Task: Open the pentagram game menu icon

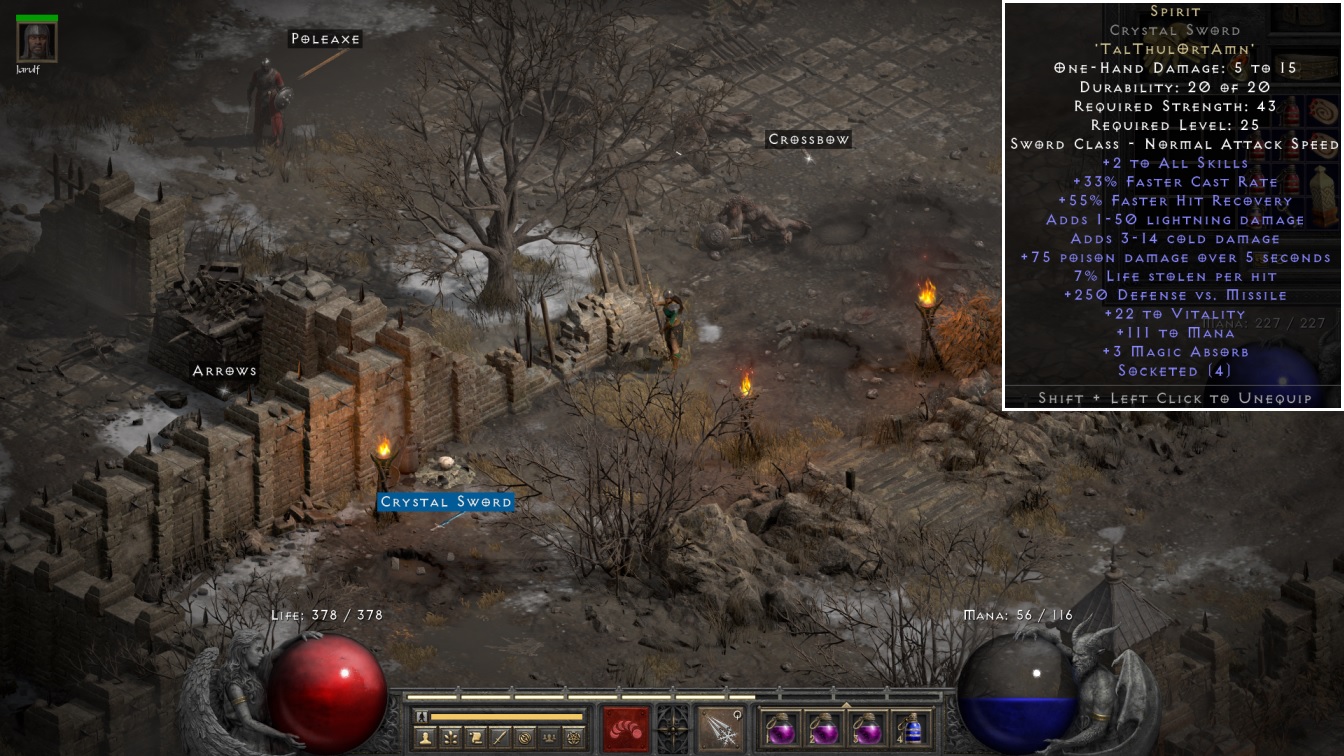Action: click(574, 737)
